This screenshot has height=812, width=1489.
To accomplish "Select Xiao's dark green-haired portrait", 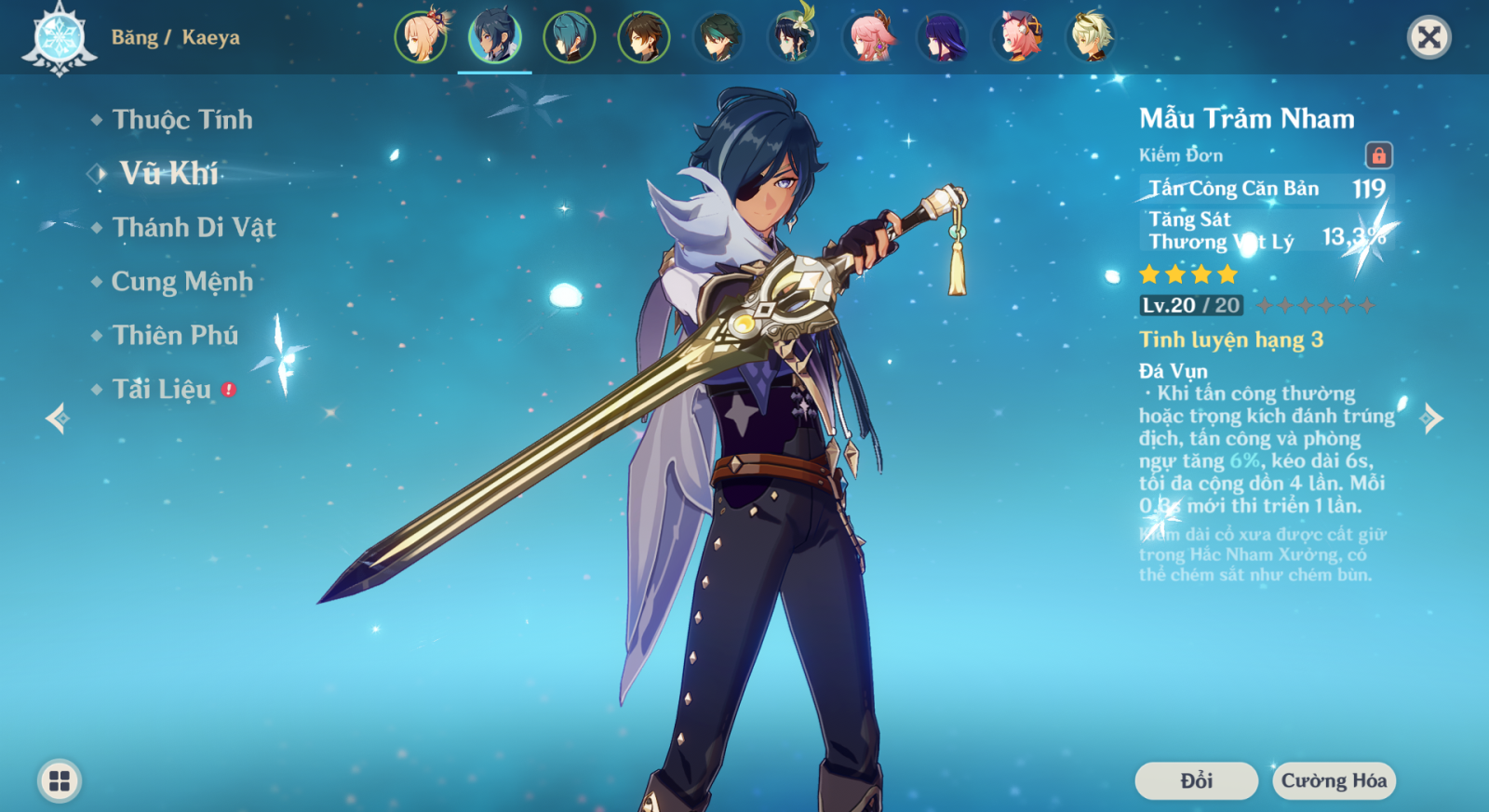I will click(x=718, y=37).
